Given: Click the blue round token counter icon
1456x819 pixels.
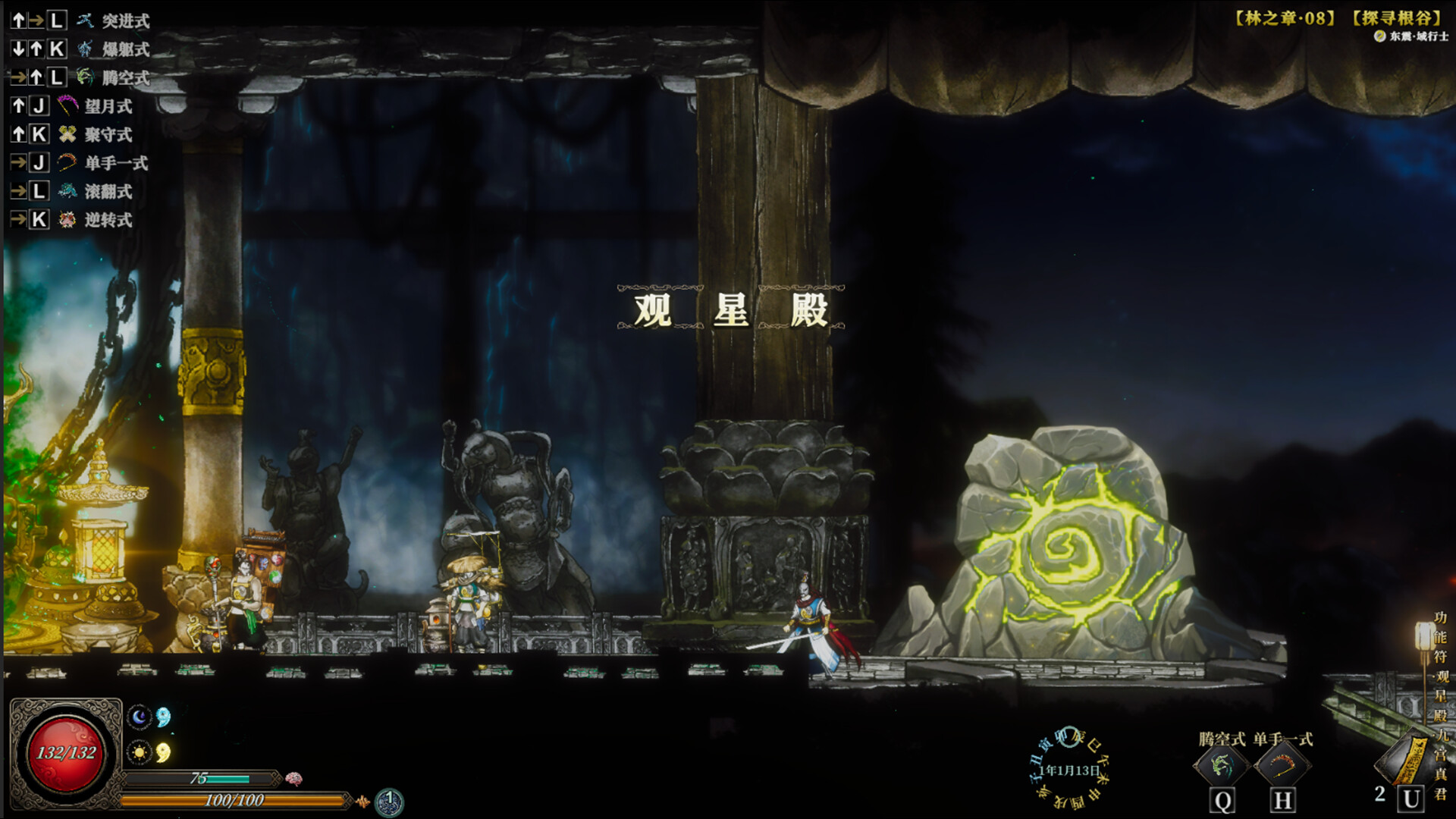Looking at the screenshot, I should tap(389, 801).
